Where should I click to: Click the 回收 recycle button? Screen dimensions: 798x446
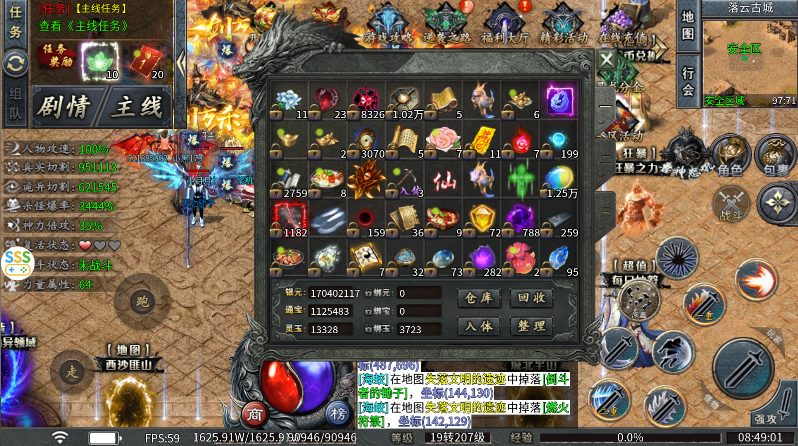tap(530, 298)
